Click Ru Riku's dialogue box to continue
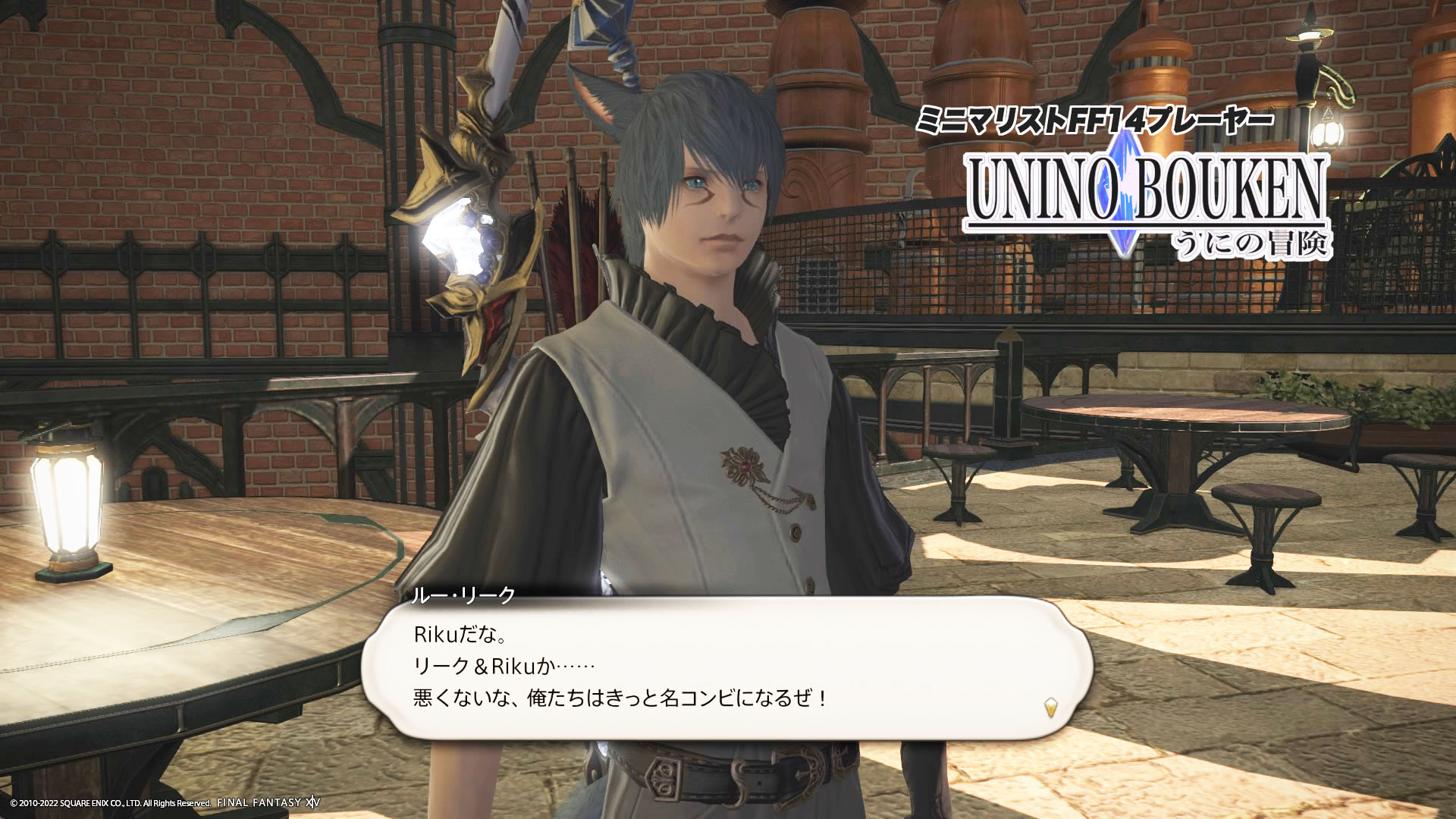The image size is (1456, 819). (x=726, y=667)
